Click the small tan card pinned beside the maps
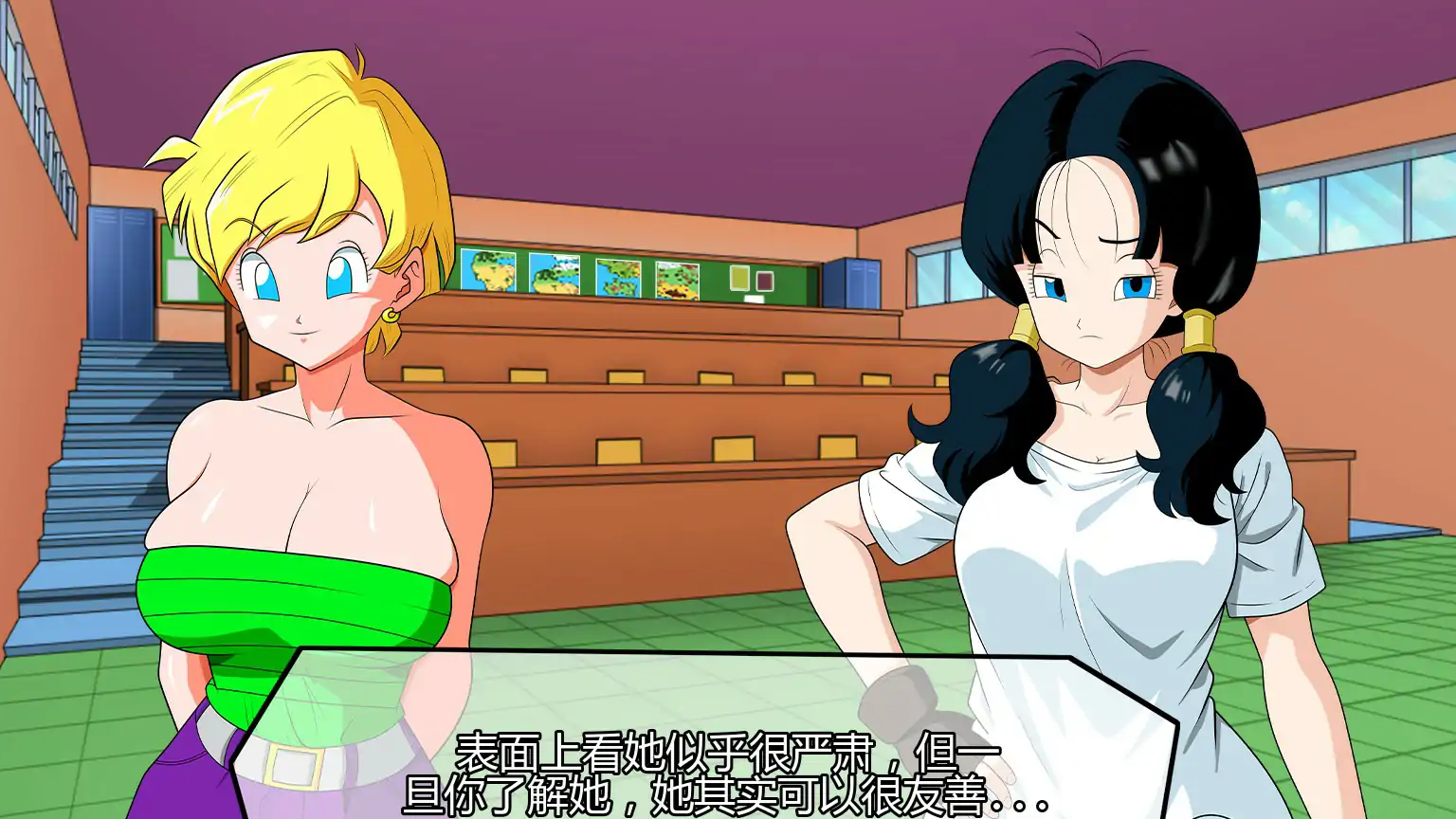The height and width of the screenshot is (819, 1456). pos(741,279)
